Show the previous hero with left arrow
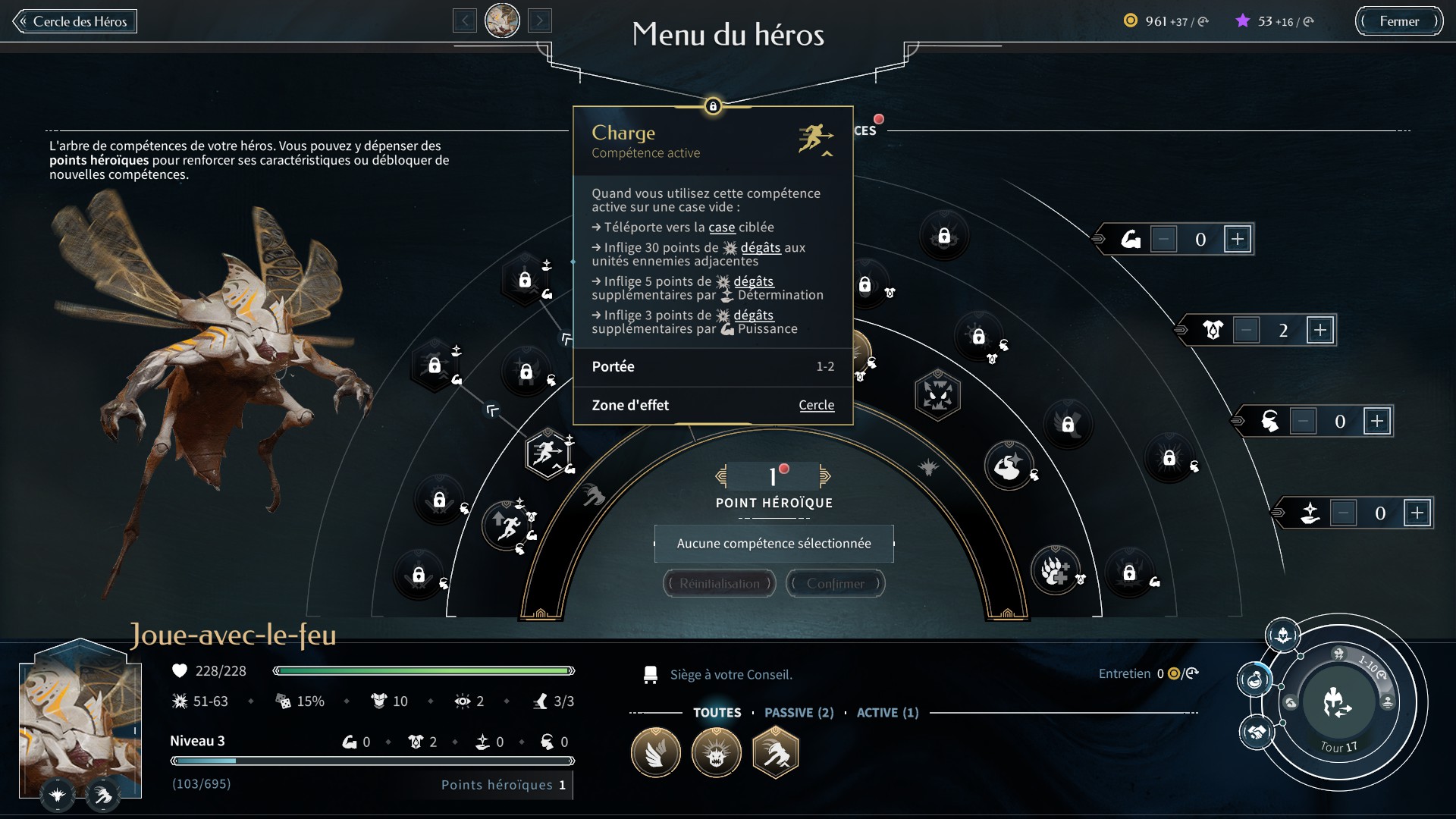Image resolution: width=1456 pixels, height=819 pixels. (x=464, y=20)
